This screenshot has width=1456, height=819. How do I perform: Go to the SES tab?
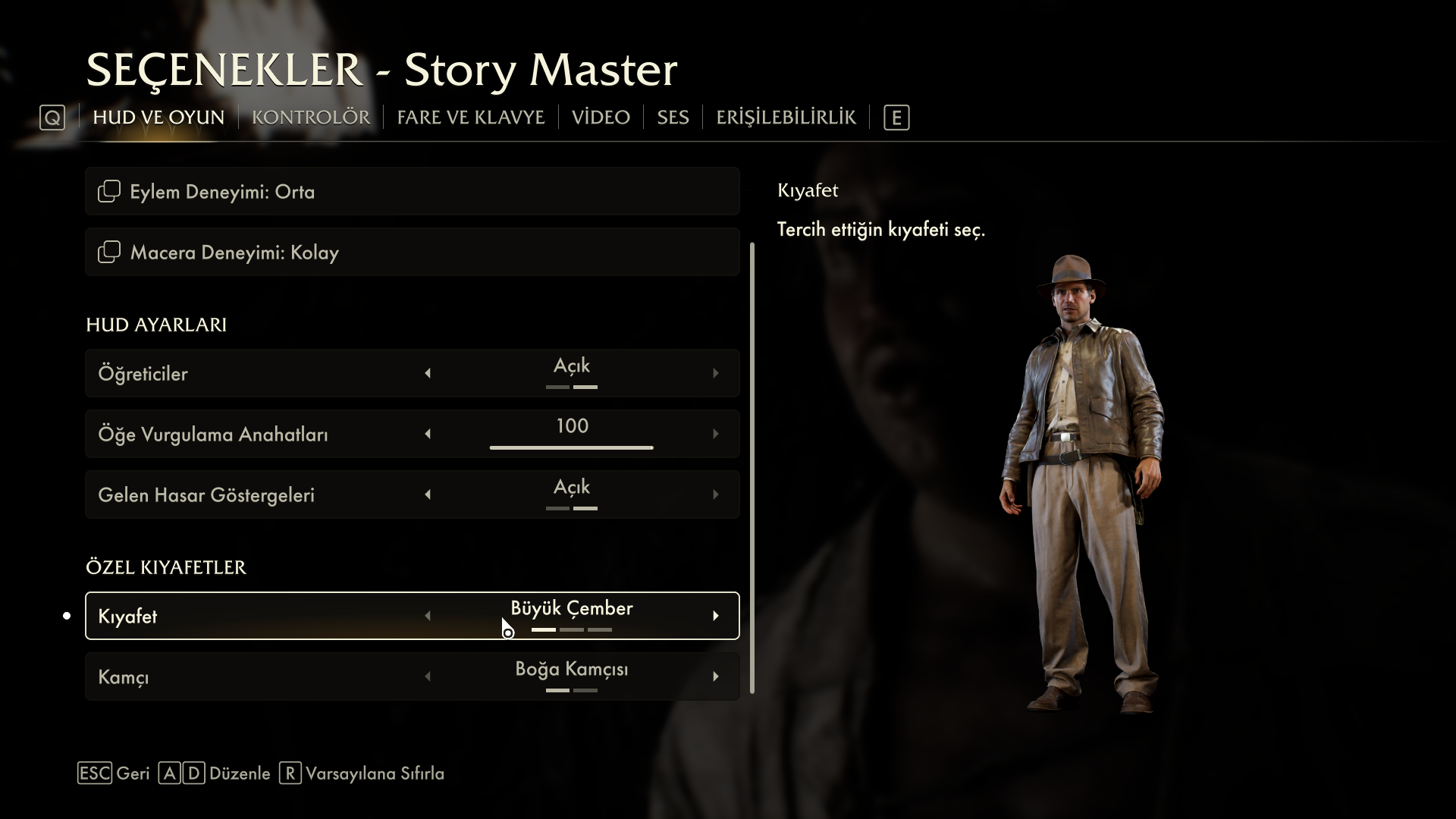point(673,118)
